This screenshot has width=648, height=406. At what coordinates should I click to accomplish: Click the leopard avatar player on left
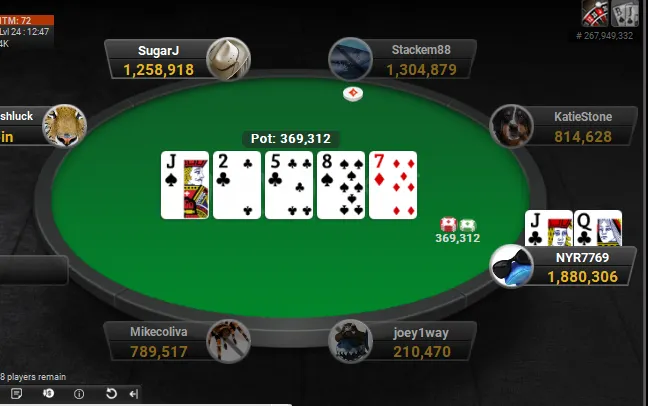click(x=65, y=126)
